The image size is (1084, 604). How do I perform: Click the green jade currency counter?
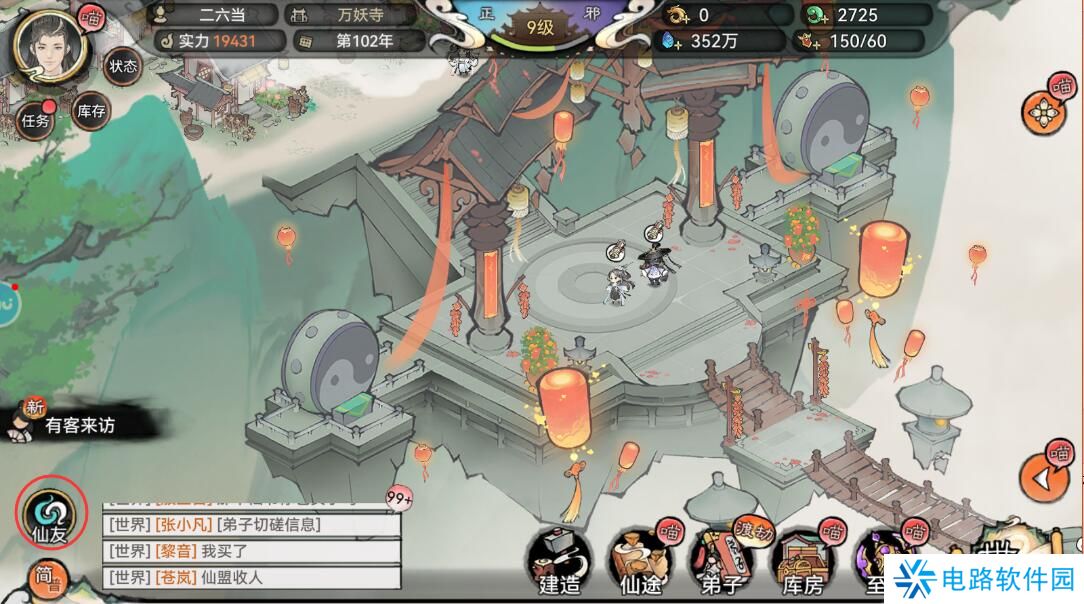click(866, 15)
